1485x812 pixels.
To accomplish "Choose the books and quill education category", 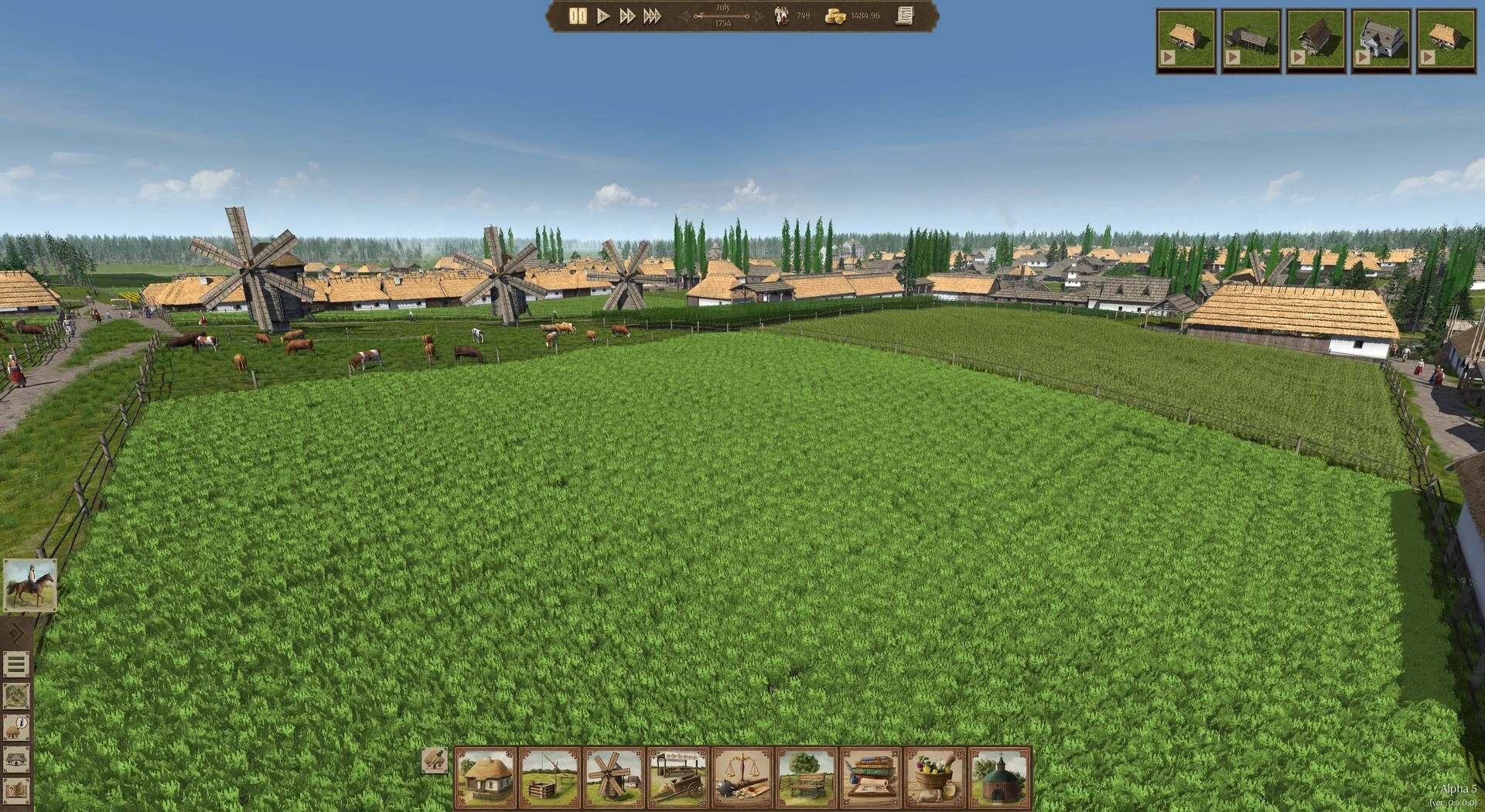I will [x=871, y=777].
